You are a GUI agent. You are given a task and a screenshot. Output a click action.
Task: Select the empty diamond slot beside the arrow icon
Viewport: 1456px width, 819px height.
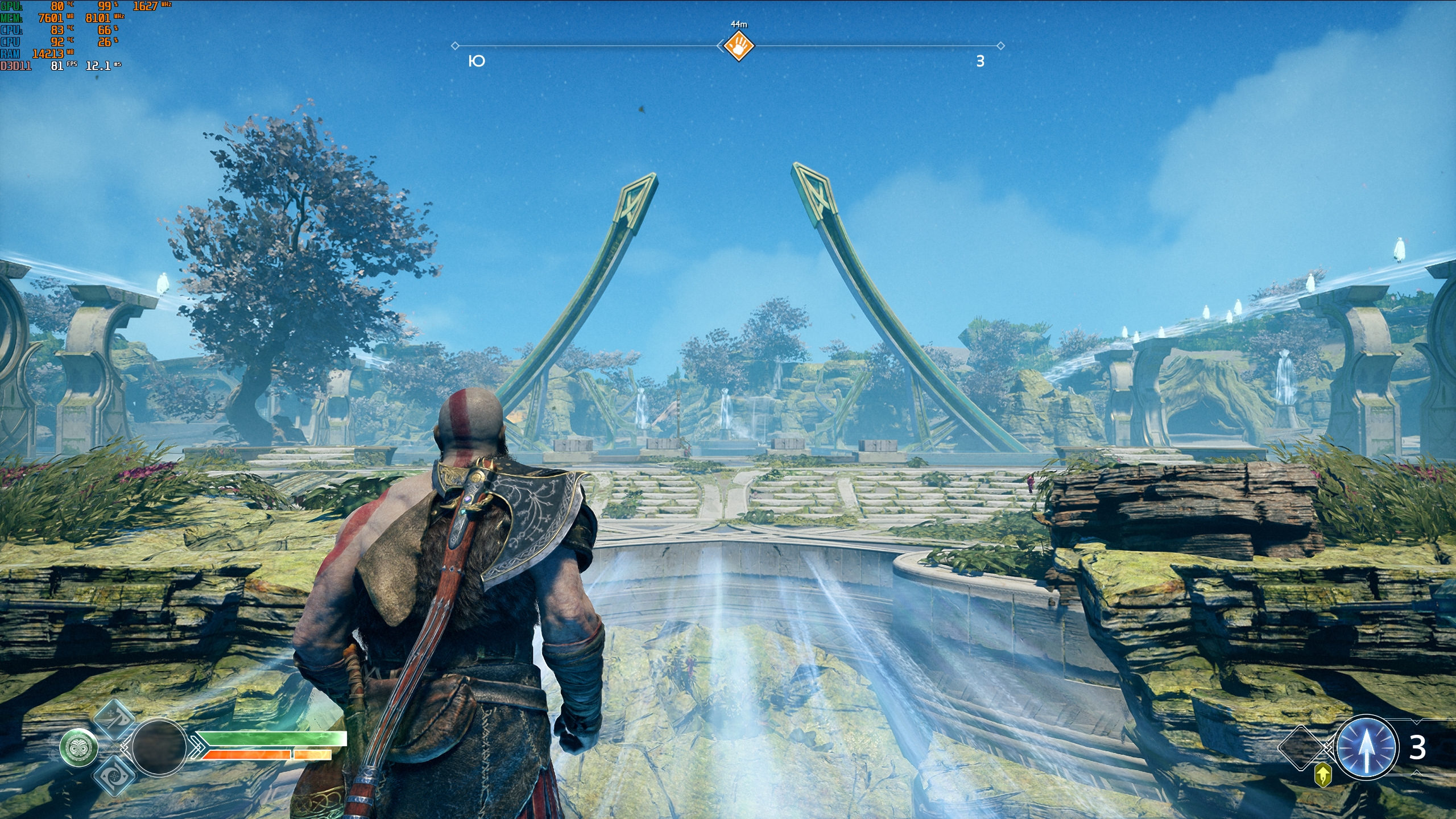pos(1302,747)
